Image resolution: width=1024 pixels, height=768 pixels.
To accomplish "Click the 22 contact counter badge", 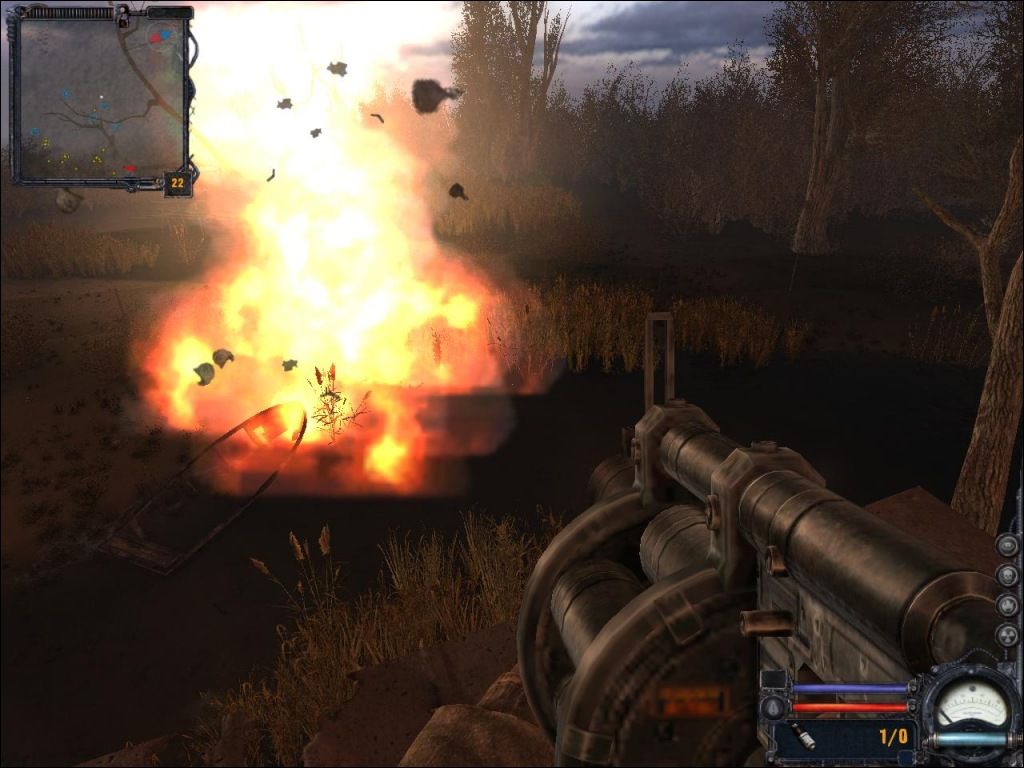I will [x=178, y=182].
